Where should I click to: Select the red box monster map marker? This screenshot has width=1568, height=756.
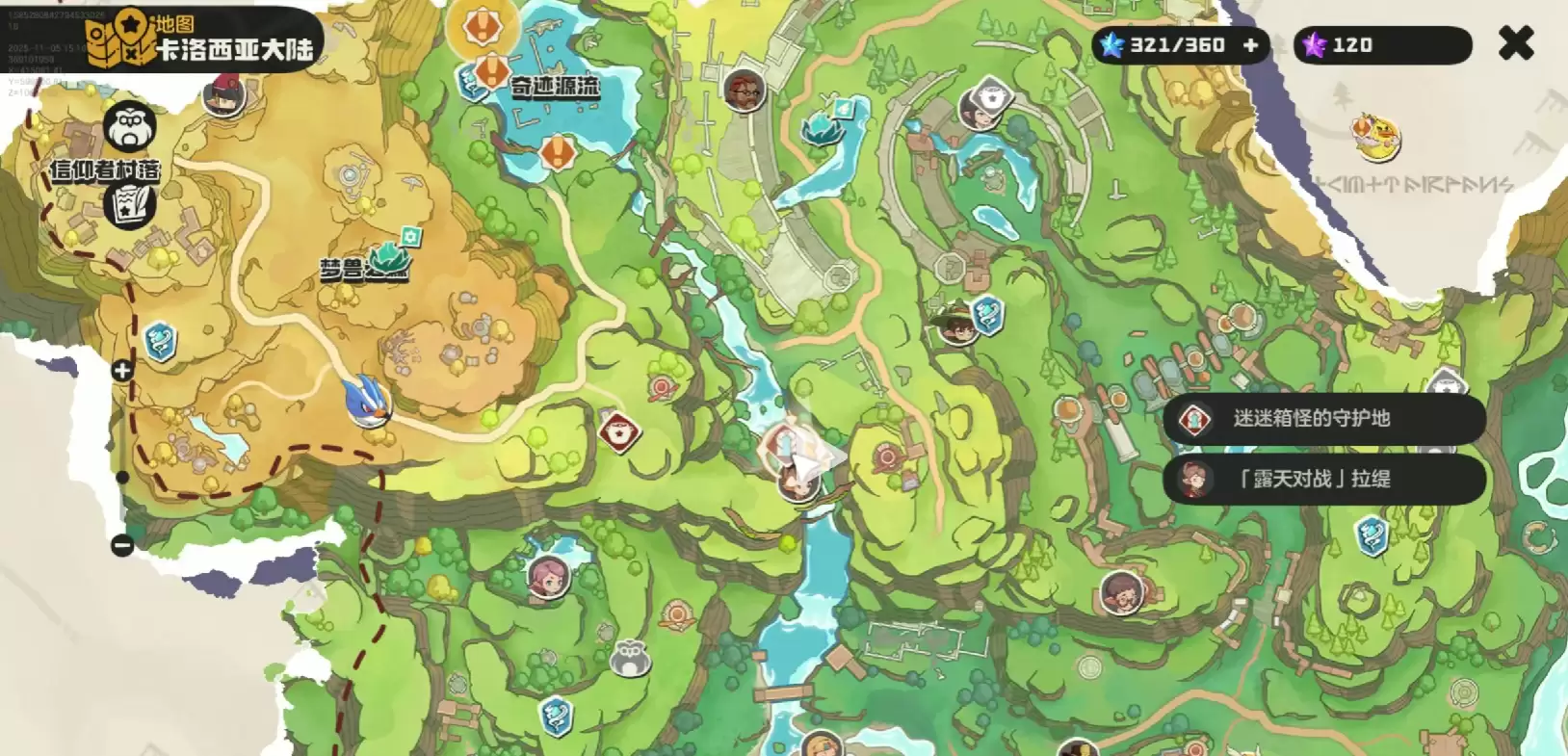pos(618,431)
